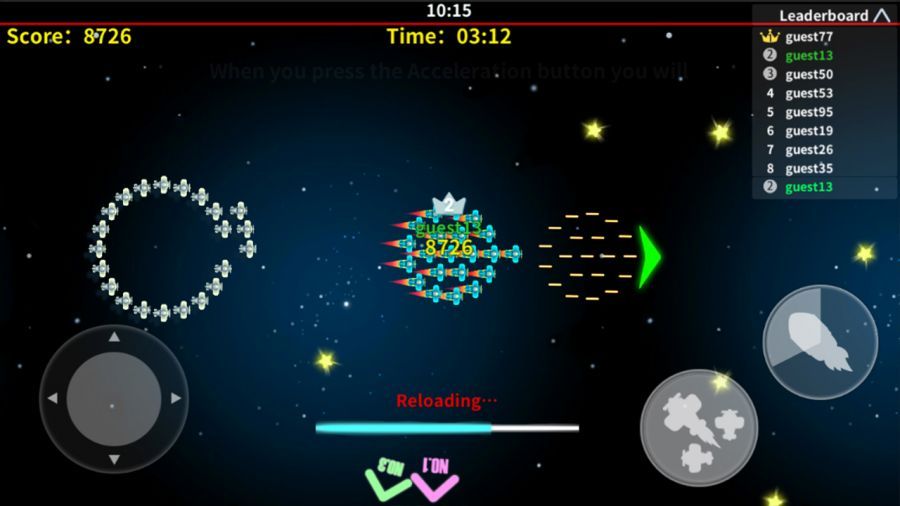This screenshot has width=900, height=506.
Task: Select guest19 in the leaderboard
Action: (808, 131)
